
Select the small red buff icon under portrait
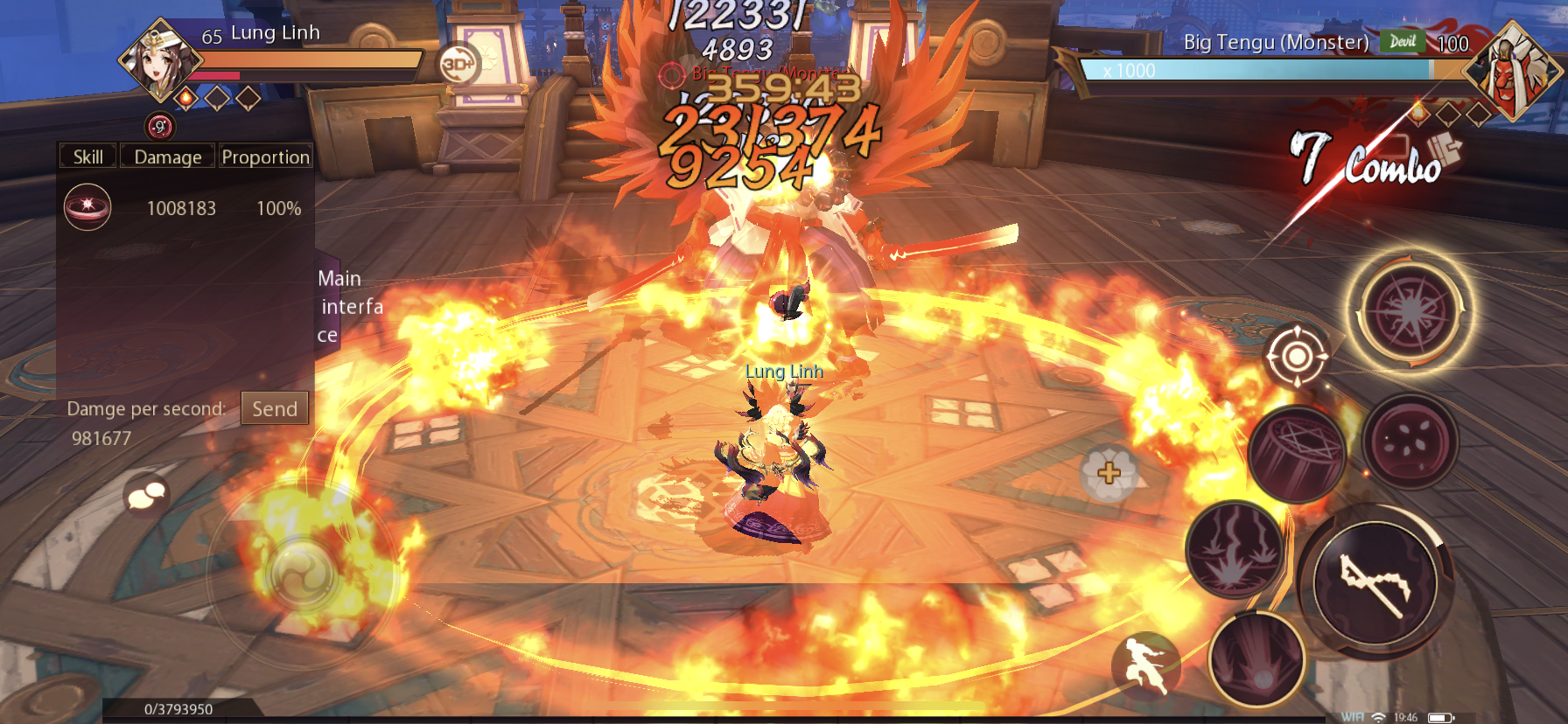pos(160,127)
